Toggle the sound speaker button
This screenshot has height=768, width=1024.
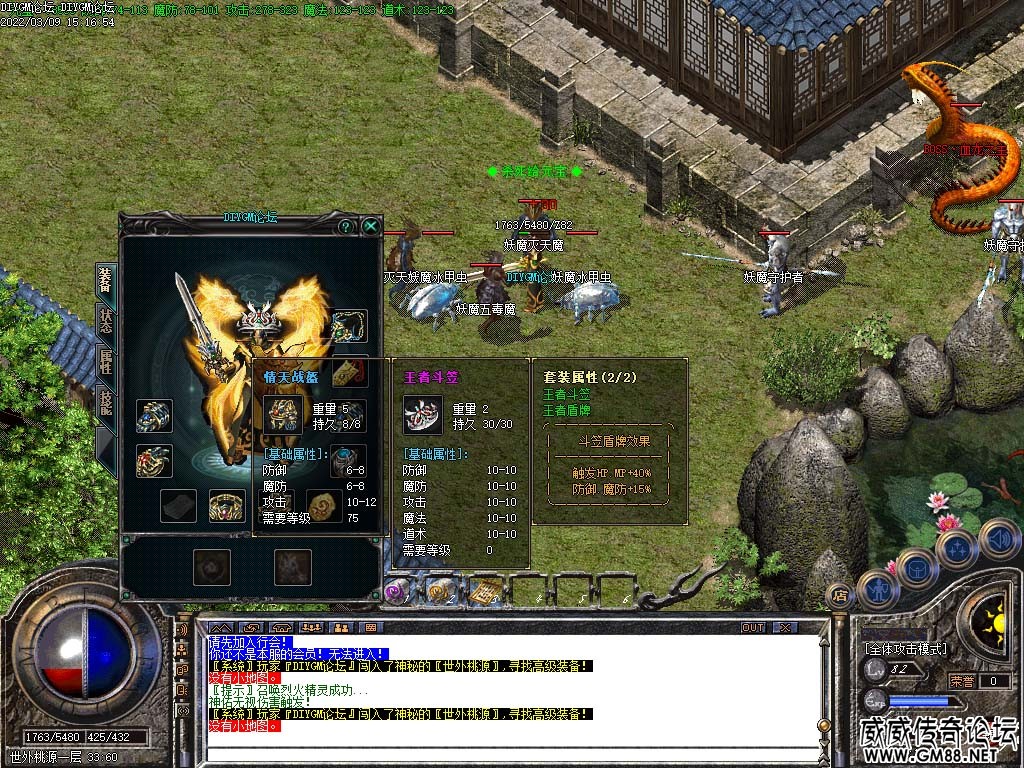pyautogui.click(x=998, y=539)
